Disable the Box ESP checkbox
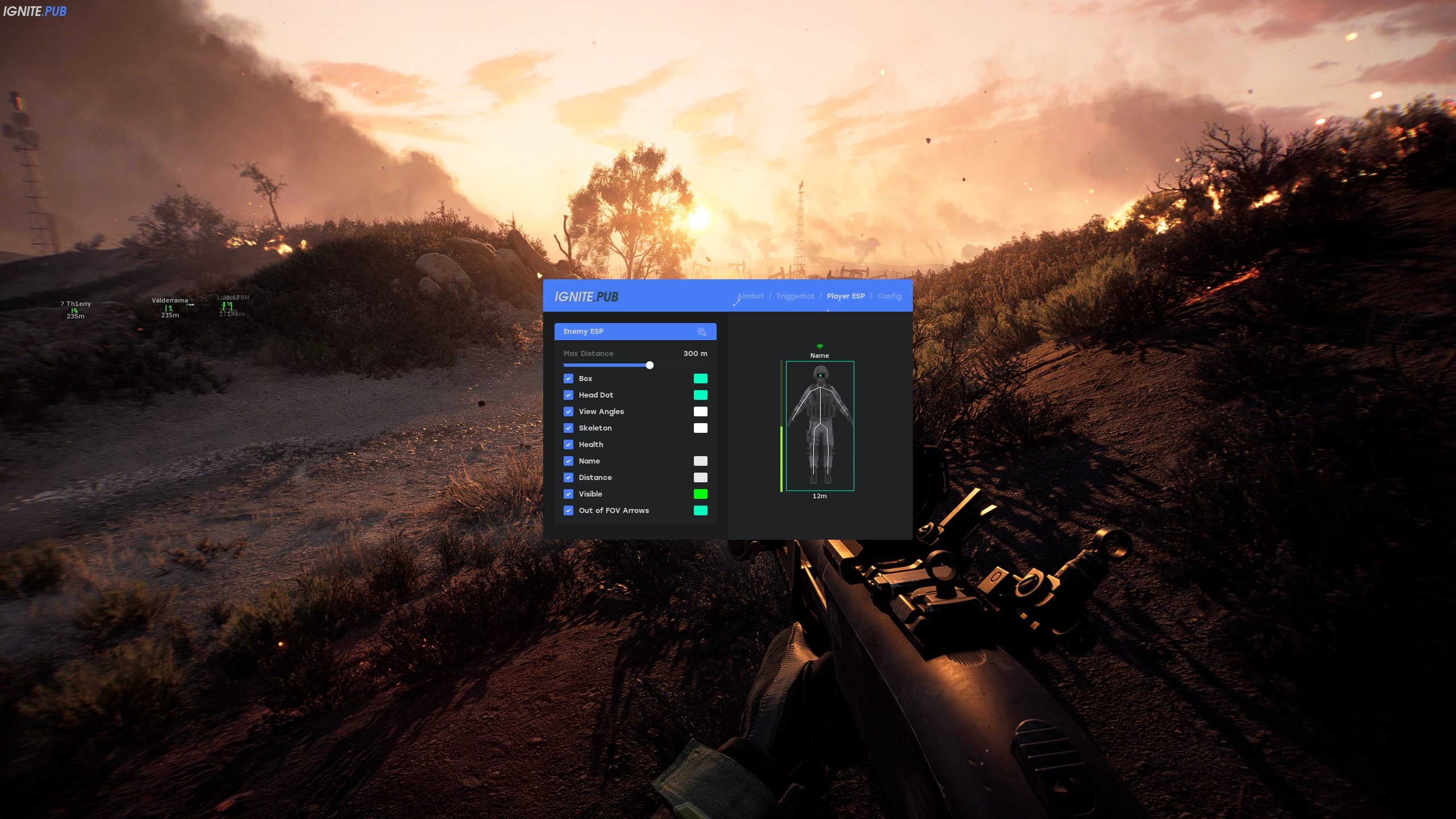Viewport: 1456px width, 819px height. pyautogui.click(x=569, y=378)
